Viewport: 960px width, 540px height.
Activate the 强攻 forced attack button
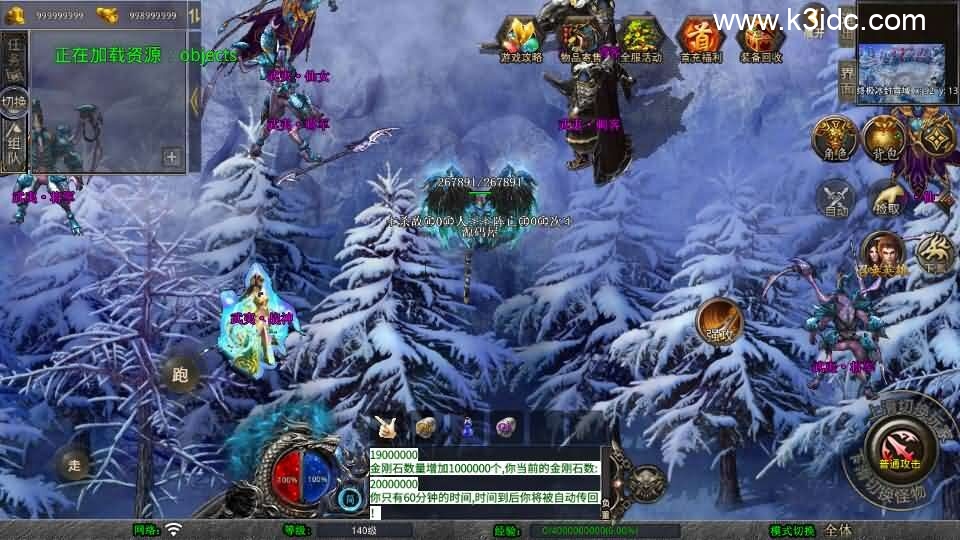[719, 322]
